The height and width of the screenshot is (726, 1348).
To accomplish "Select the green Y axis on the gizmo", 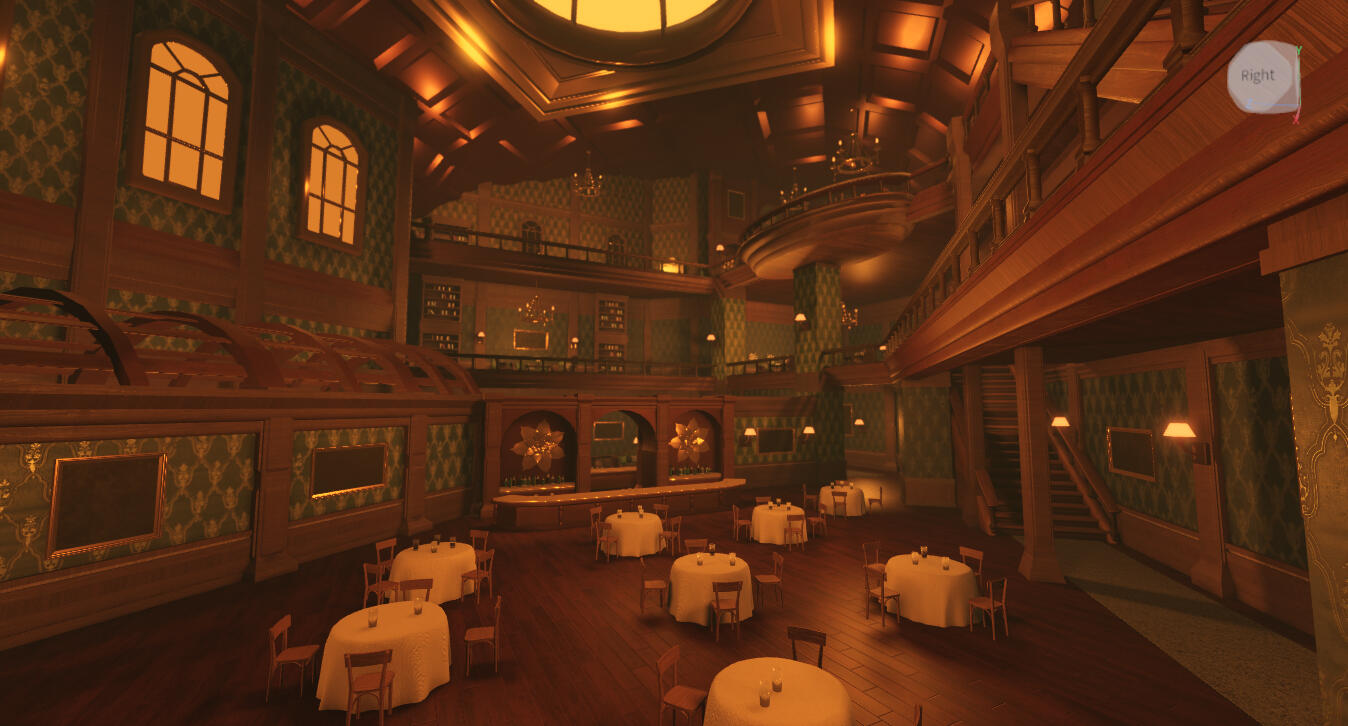I will (x=1298, y=51).
